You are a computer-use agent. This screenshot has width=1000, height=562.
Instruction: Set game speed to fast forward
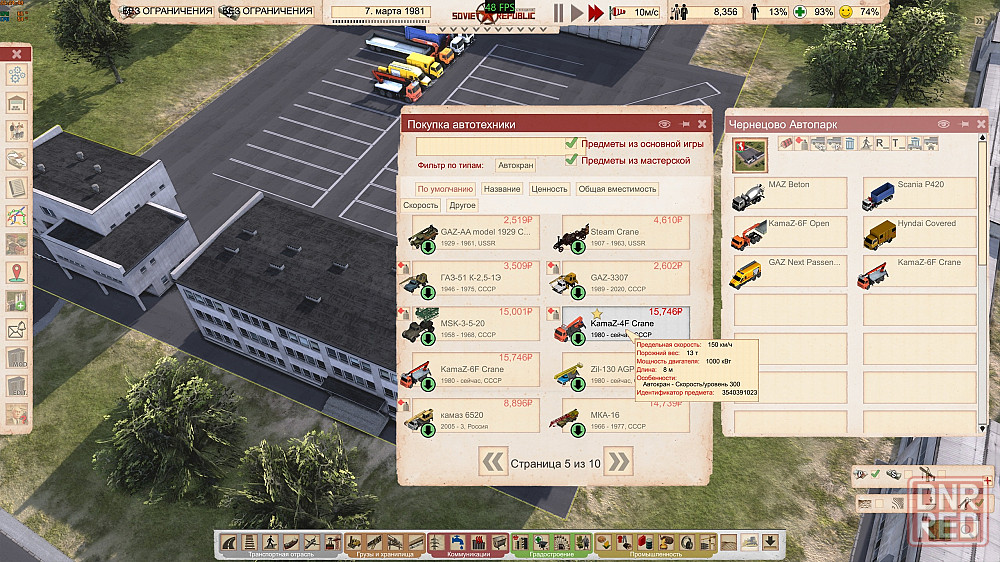point(596,13)
